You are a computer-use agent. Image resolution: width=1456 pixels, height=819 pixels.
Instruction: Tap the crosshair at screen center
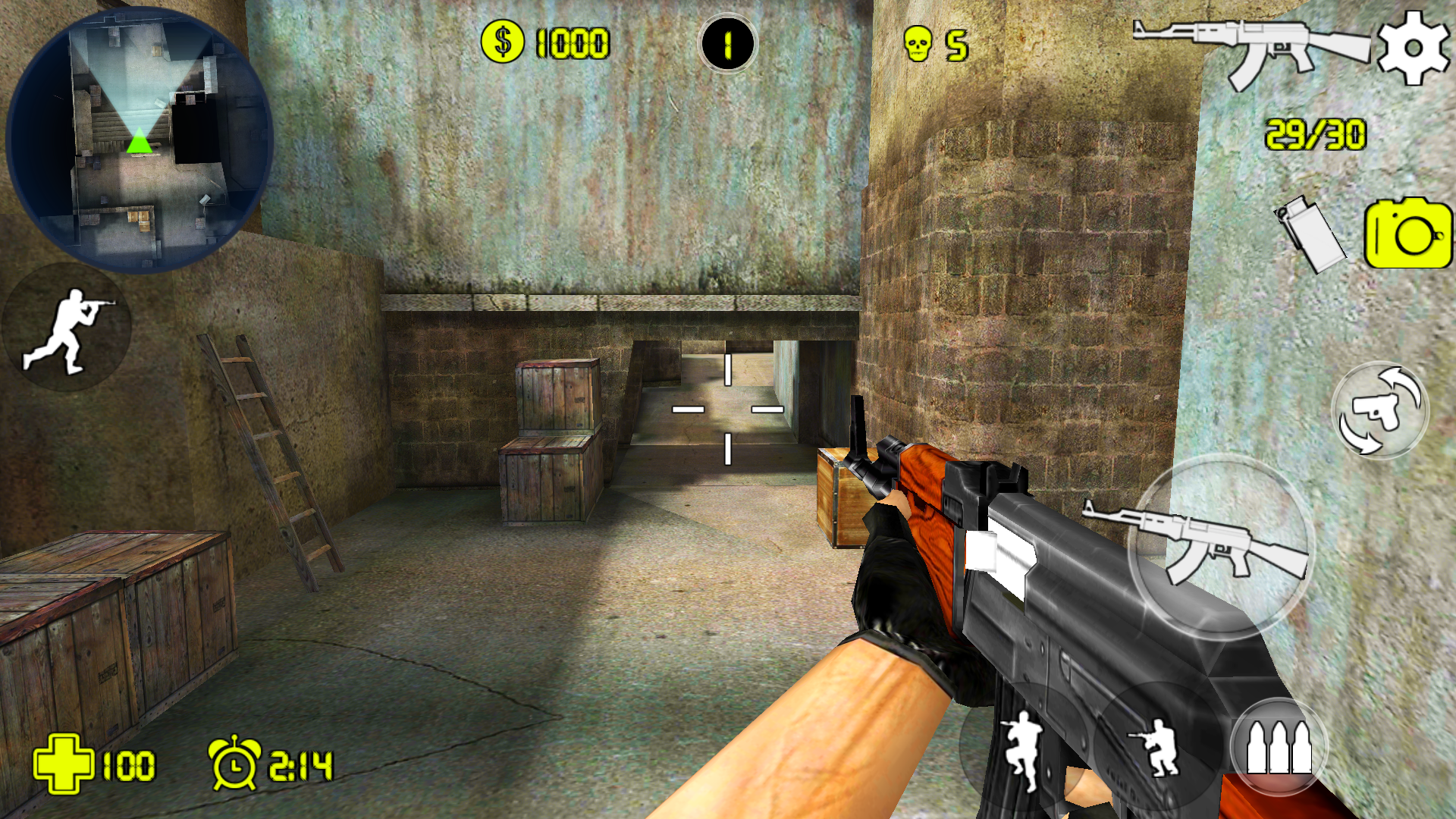tap(728, 409)
